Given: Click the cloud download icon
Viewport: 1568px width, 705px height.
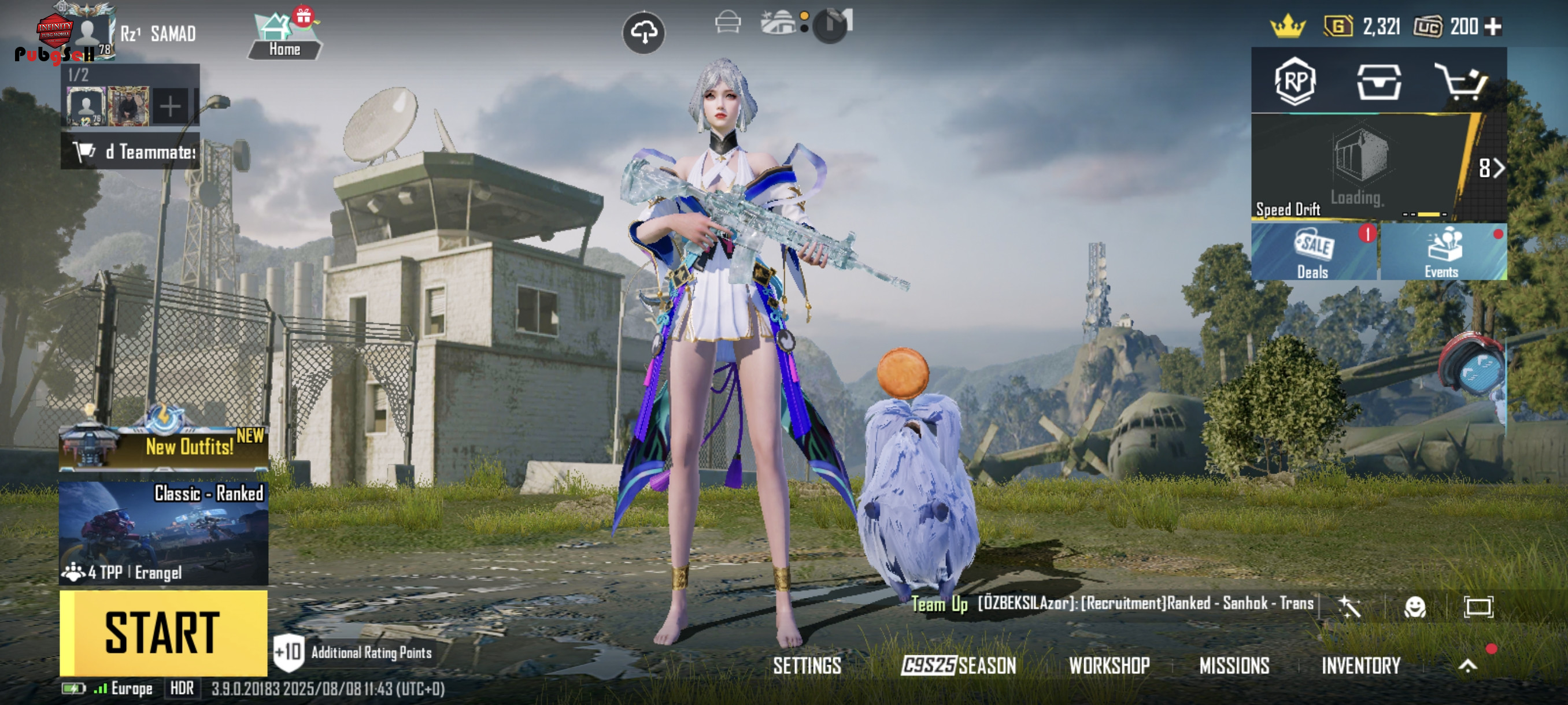Looking at the screenshot, I should (x=644, y=32).
